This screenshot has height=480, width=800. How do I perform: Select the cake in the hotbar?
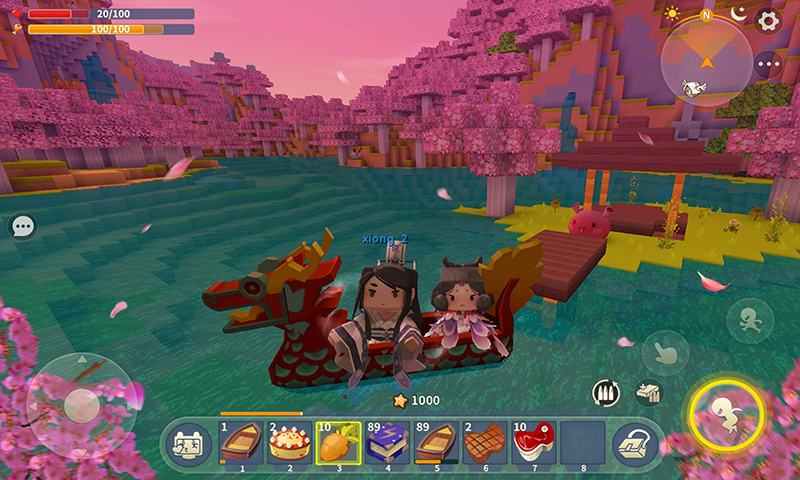coord(290,442)
